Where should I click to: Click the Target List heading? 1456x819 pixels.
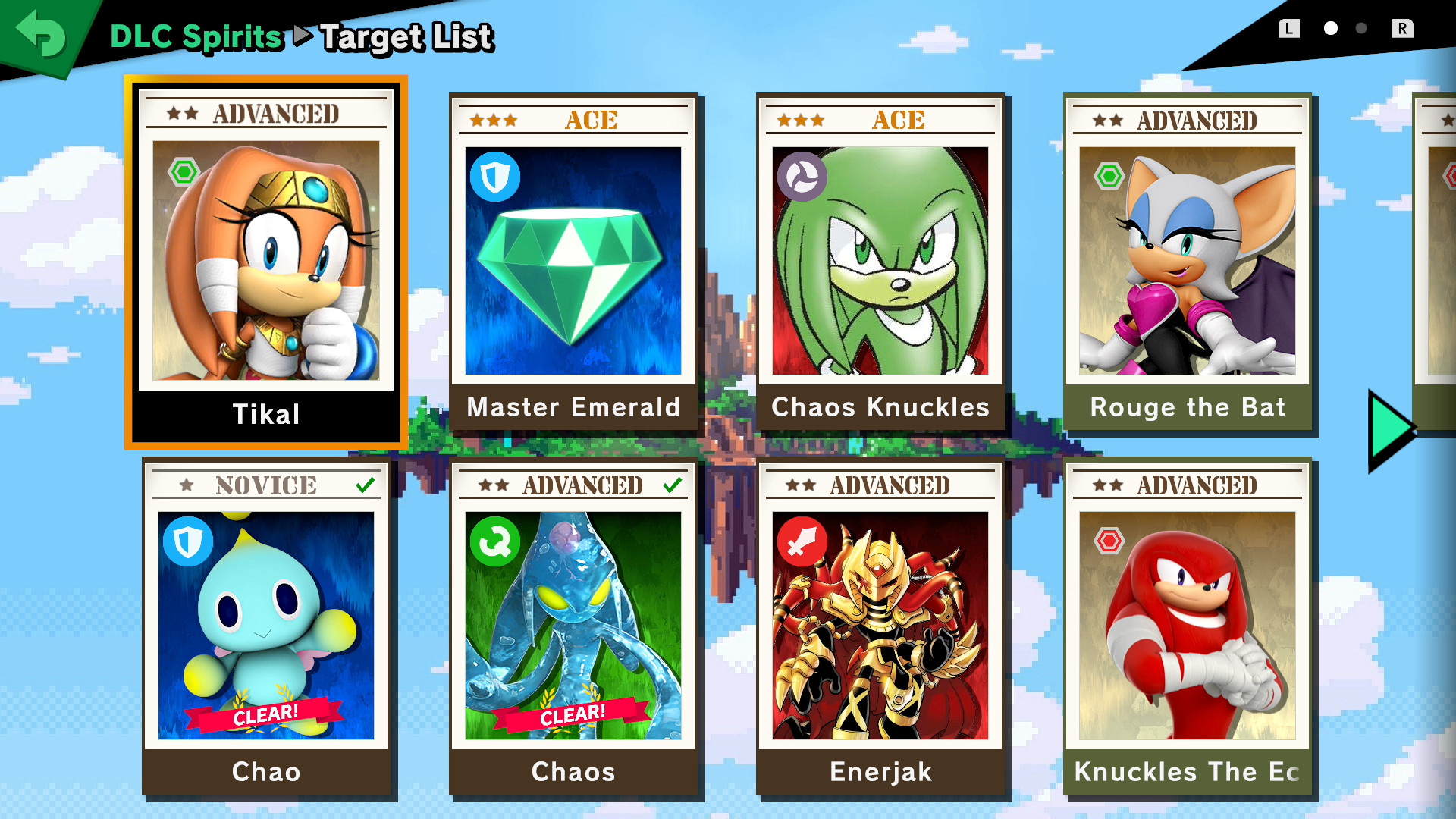pos(406,36)
